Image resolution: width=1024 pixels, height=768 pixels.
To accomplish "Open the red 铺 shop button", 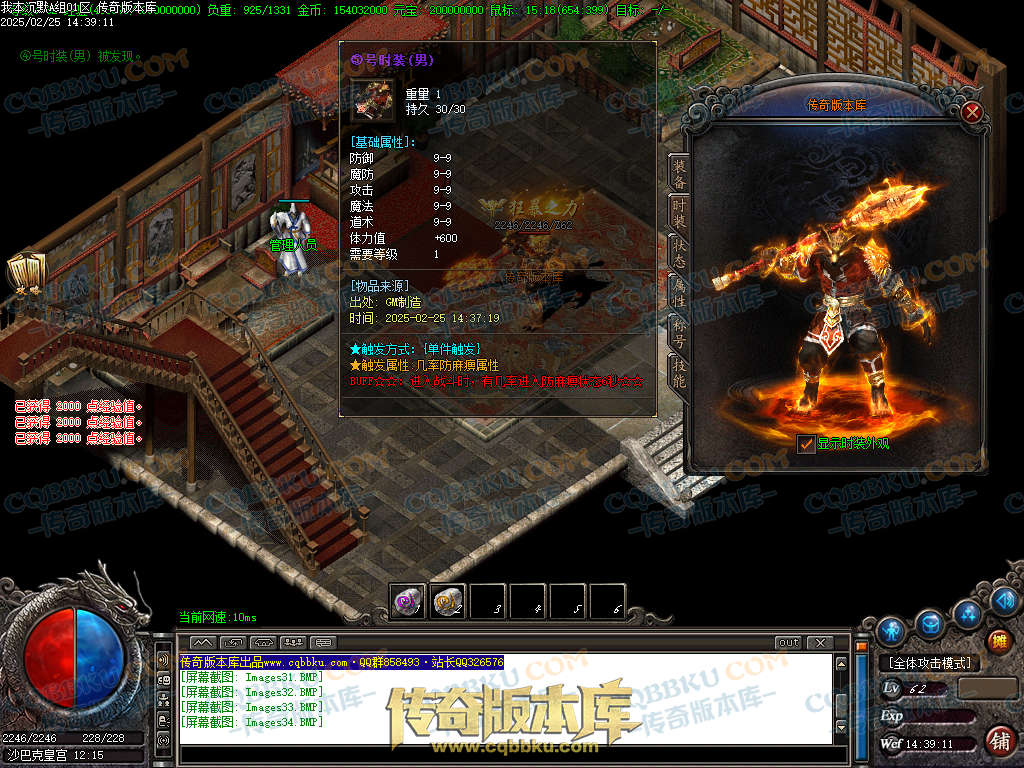I will pyautogui.click(x=998, y=740).
